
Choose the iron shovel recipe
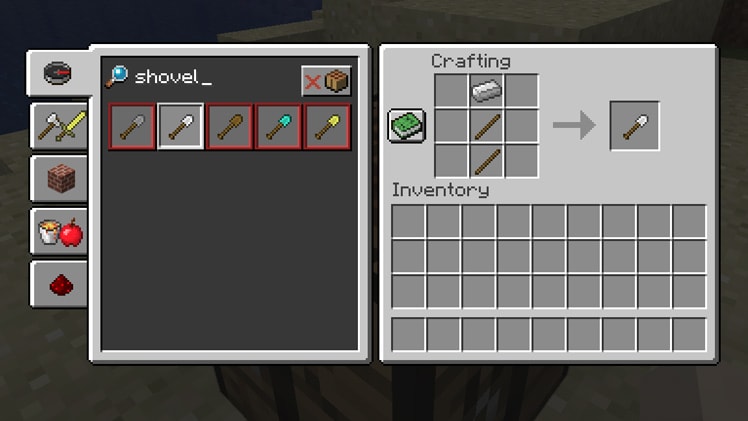(x=181, y=127)
